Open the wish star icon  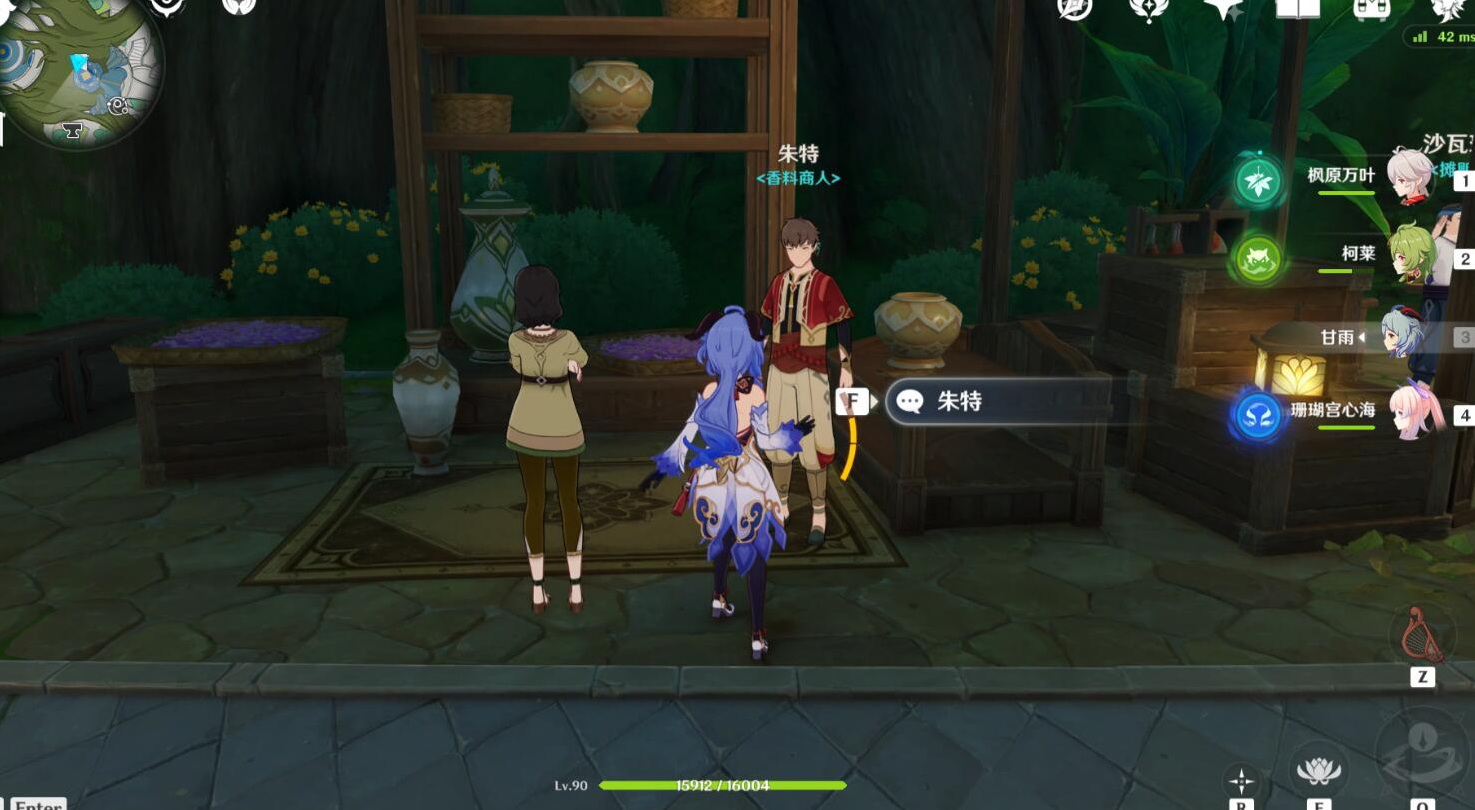tap(1223, 9)
